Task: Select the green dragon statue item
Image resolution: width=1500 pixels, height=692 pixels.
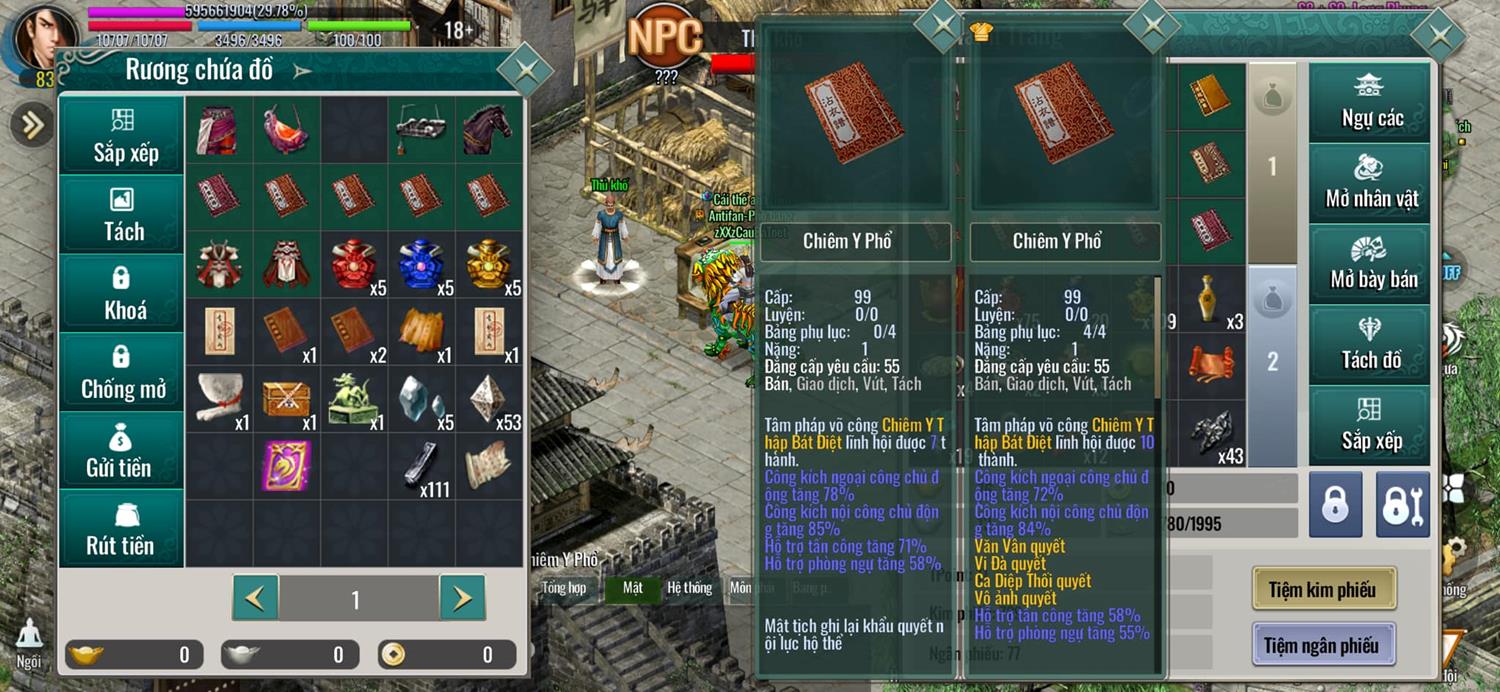Action: [354, 398]
